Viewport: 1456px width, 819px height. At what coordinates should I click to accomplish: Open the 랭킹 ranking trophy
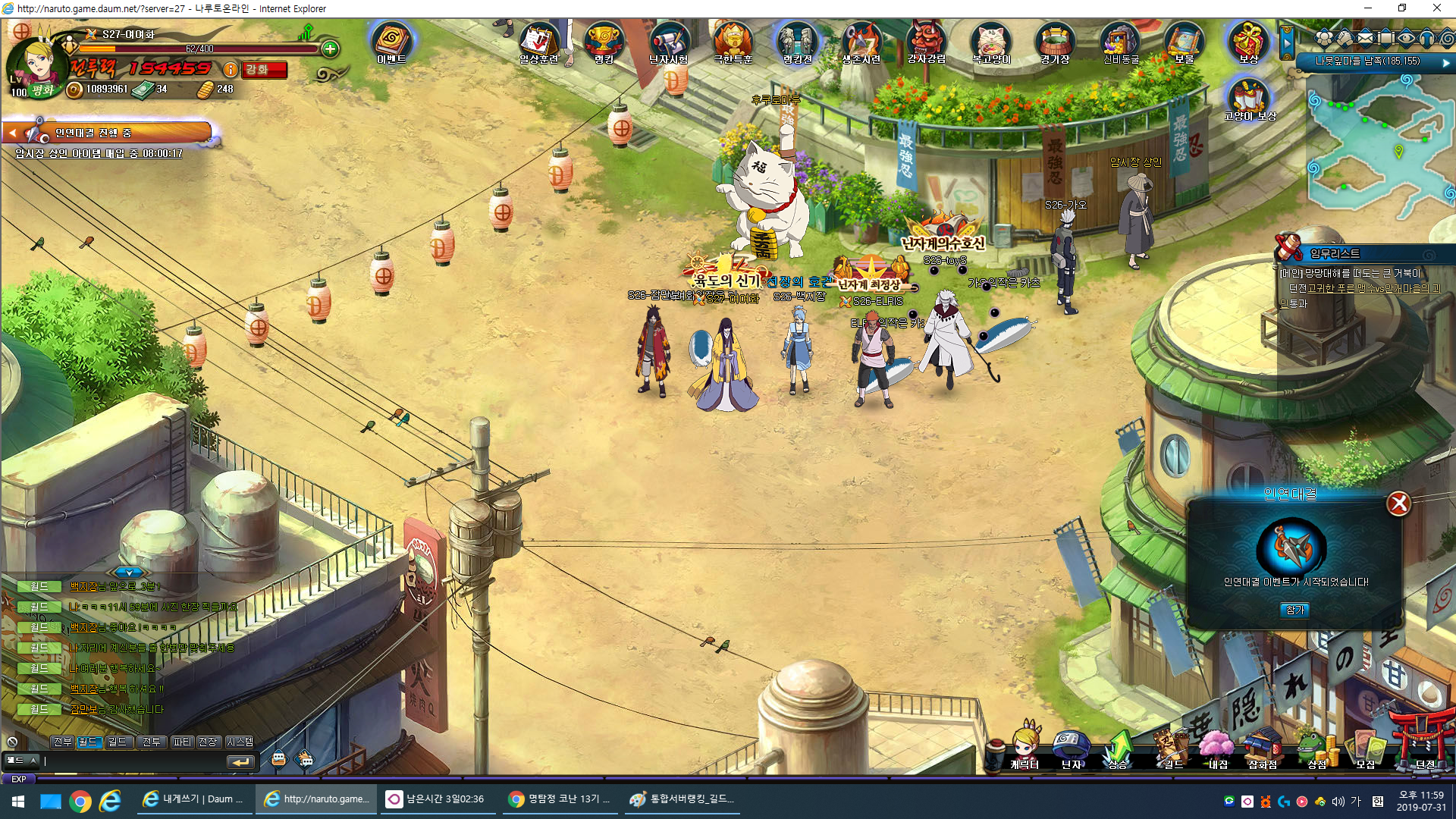(604, 42)
